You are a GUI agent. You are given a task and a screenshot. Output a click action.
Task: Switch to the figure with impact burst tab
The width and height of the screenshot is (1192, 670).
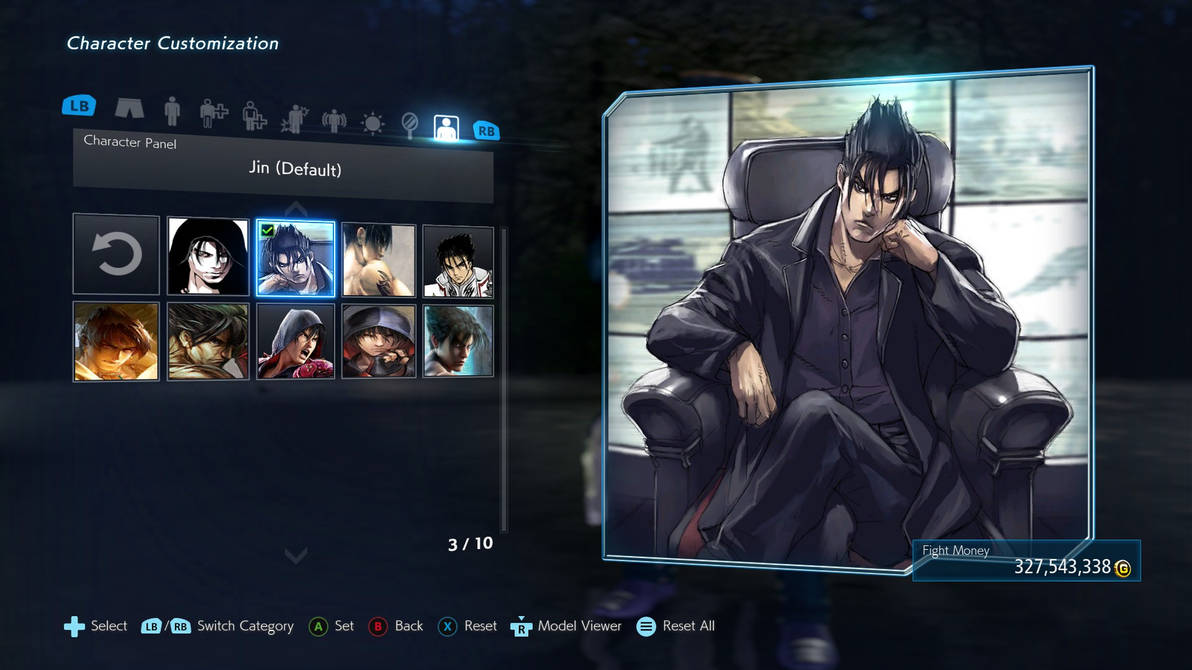coord(294,119)
